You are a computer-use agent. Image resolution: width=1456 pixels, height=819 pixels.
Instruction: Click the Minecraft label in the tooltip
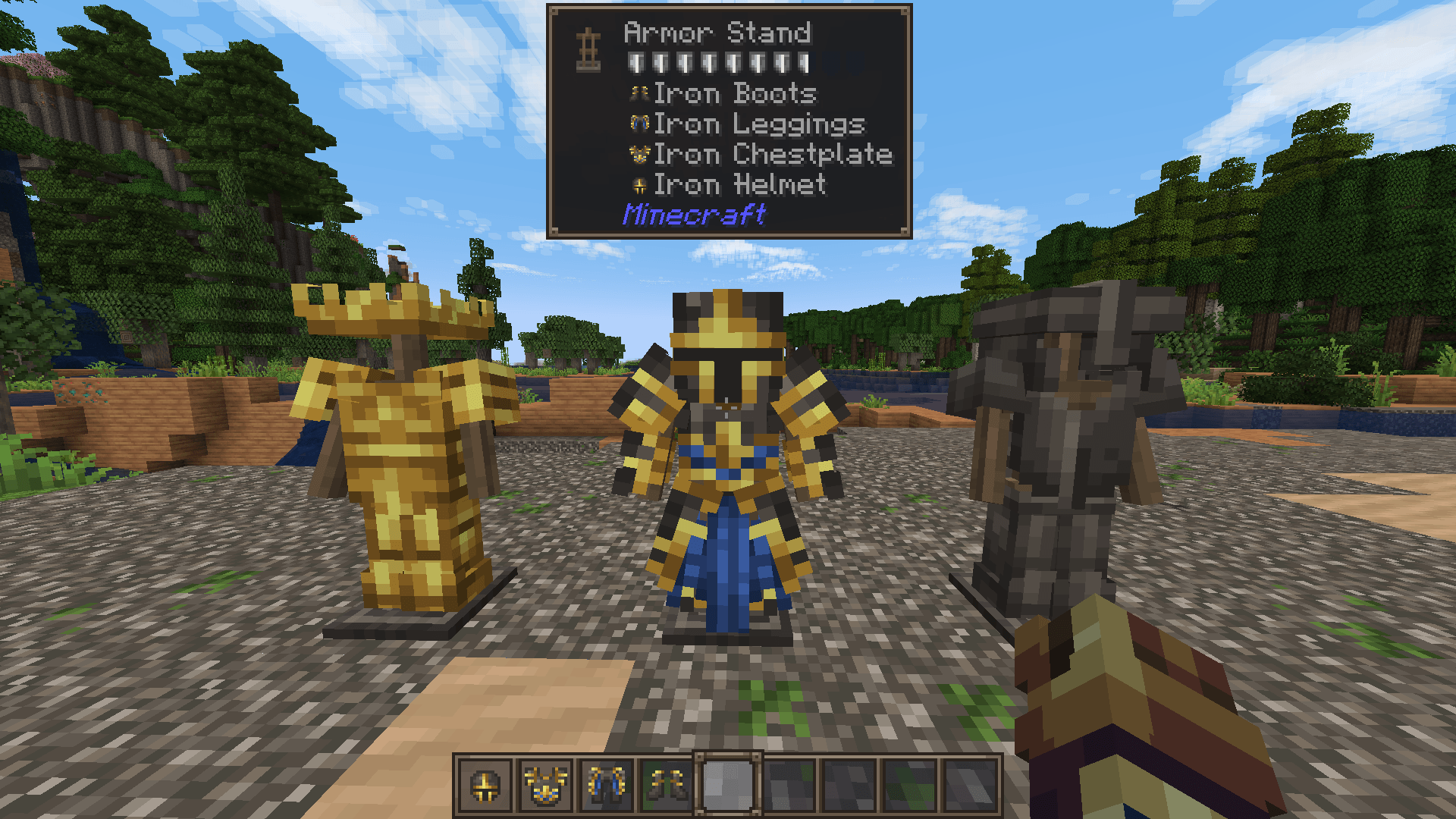point(694,215)
